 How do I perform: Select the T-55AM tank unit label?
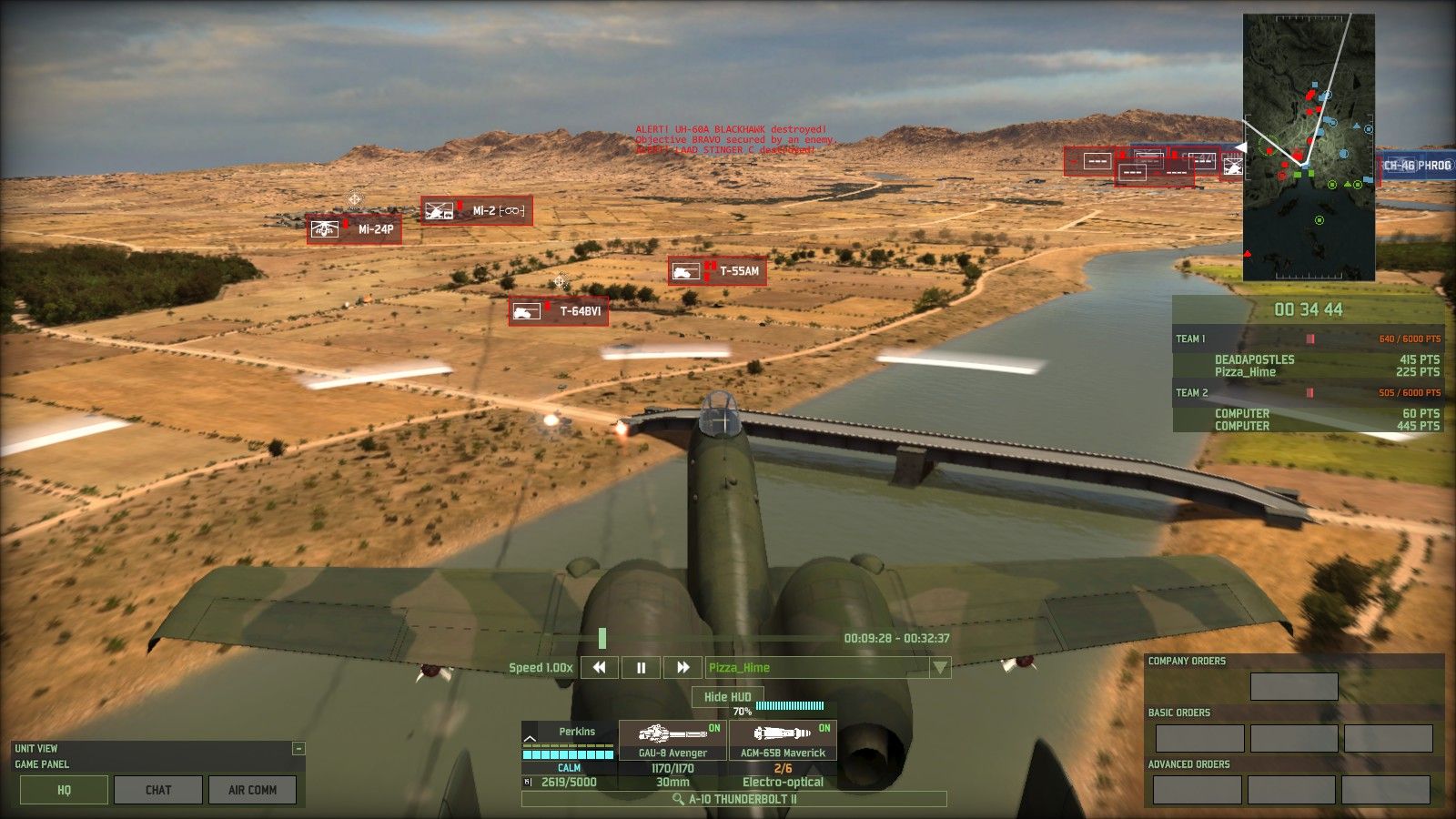717,271
